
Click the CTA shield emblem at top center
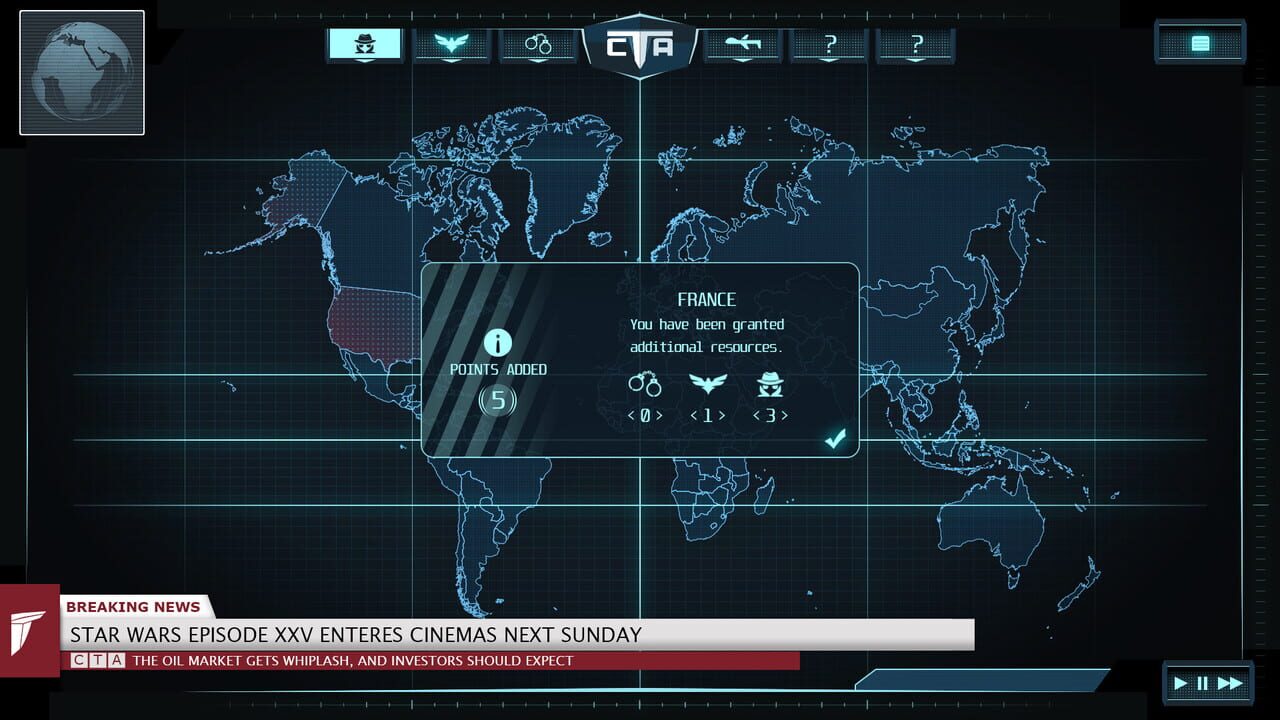point(640,42)
